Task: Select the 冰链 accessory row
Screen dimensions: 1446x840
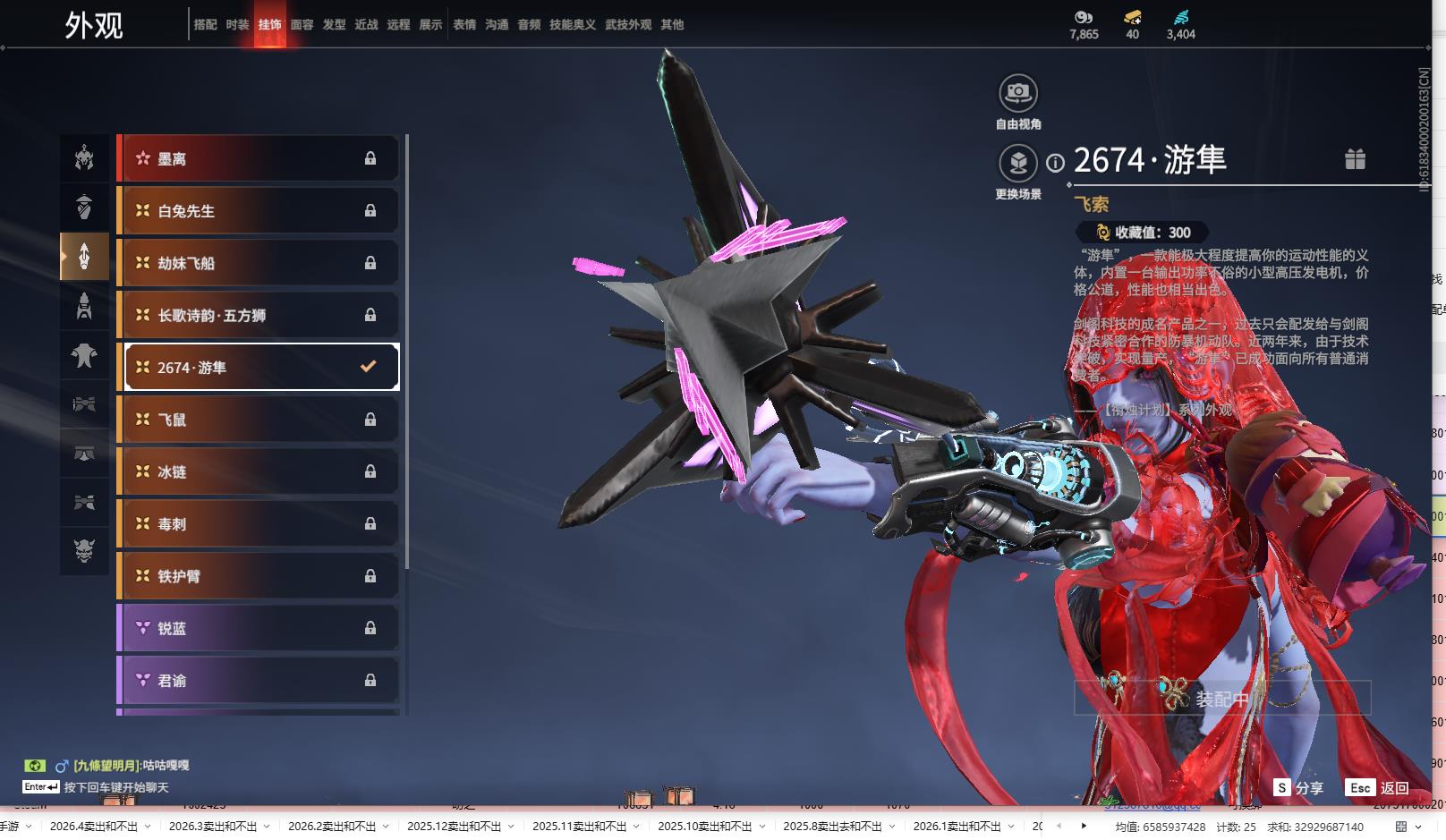Action: coord(259,471)
